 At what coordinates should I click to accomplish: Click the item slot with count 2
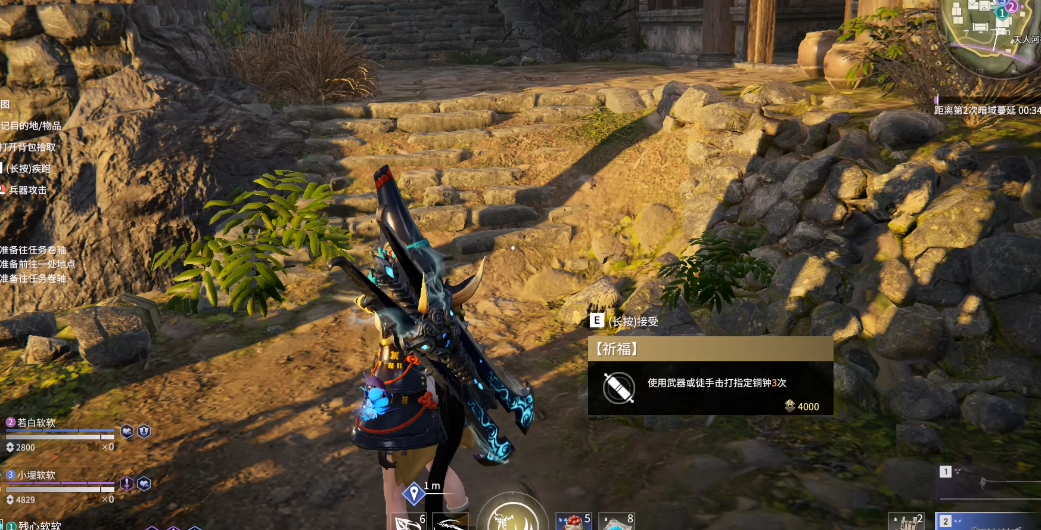coord(905,521)
